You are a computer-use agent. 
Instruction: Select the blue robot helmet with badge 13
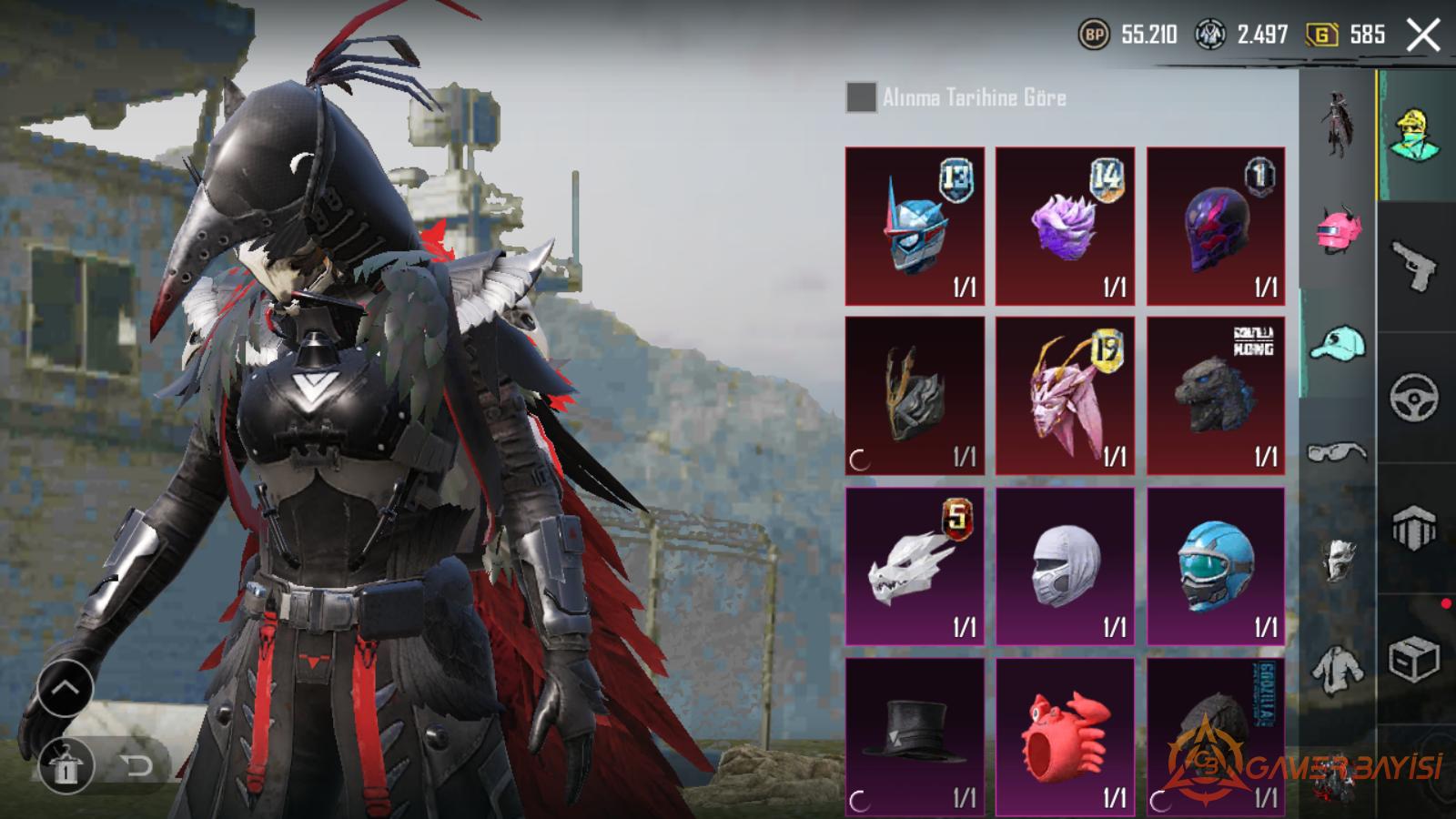click(x=915, y=226)
